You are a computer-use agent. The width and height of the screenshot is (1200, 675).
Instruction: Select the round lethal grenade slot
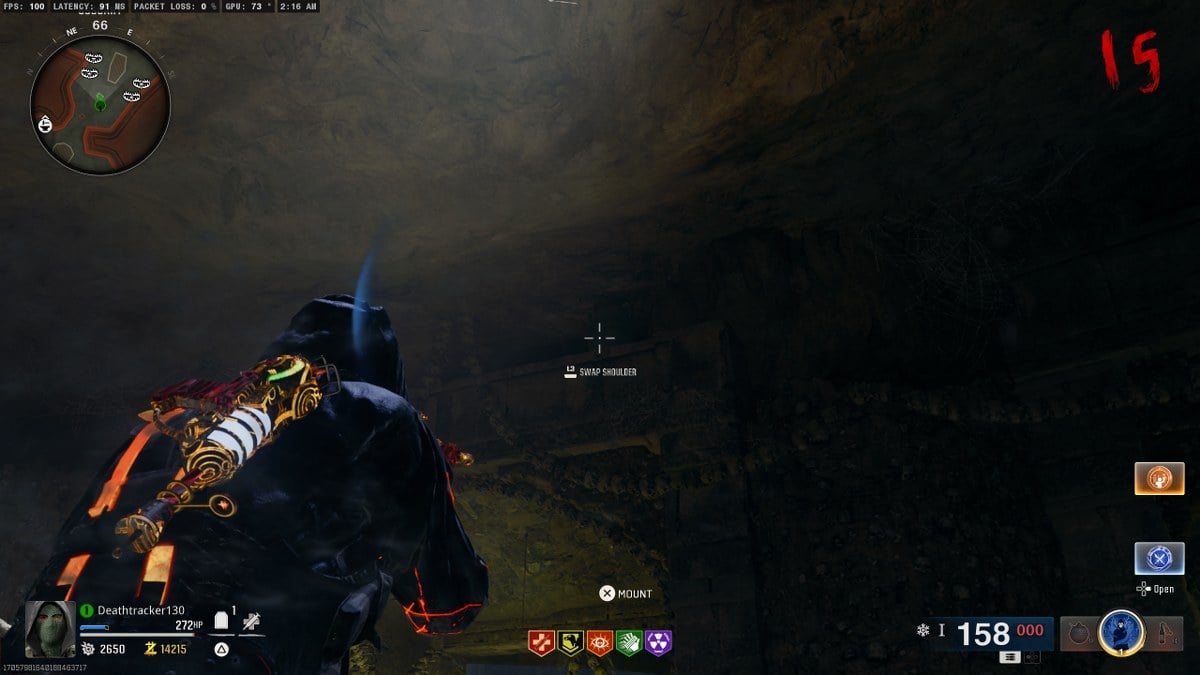tap(1078, 632)
